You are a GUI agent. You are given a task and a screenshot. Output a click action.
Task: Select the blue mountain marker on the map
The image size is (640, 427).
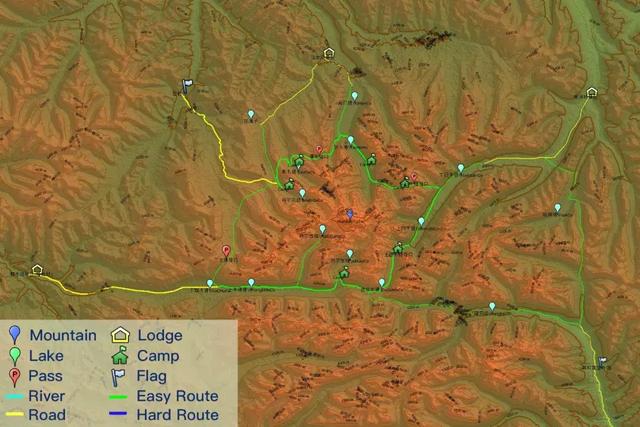349,214
